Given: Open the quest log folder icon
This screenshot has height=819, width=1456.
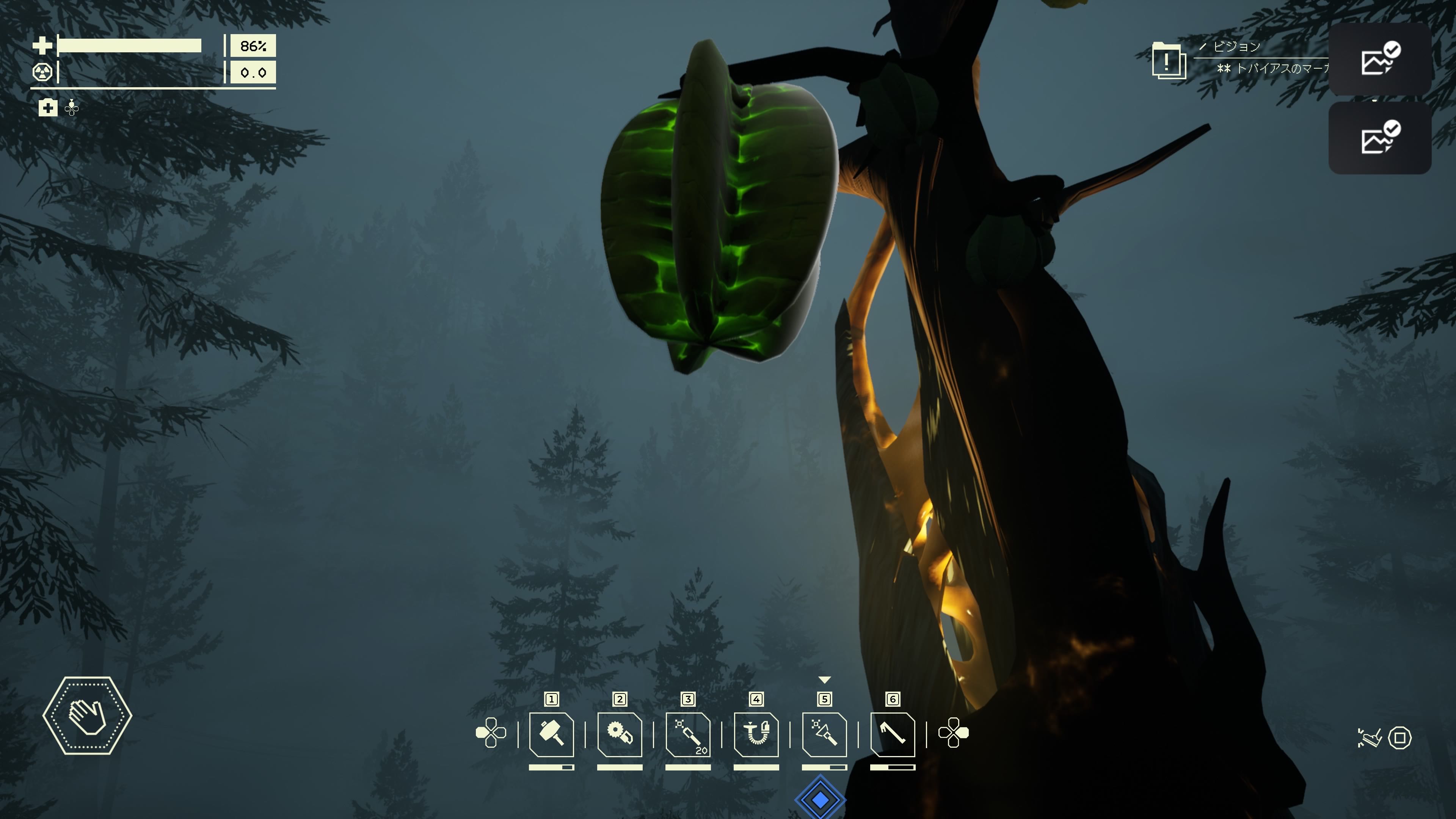Looking at the screenshot, I should click(1168, 61).
